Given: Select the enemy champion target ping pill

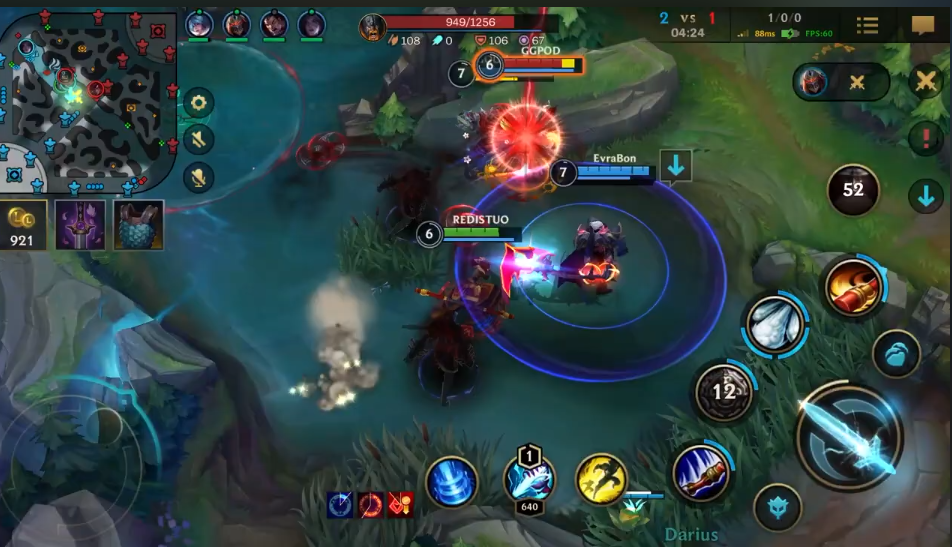Looking at the screenshot, I should (x=840, y=82).
